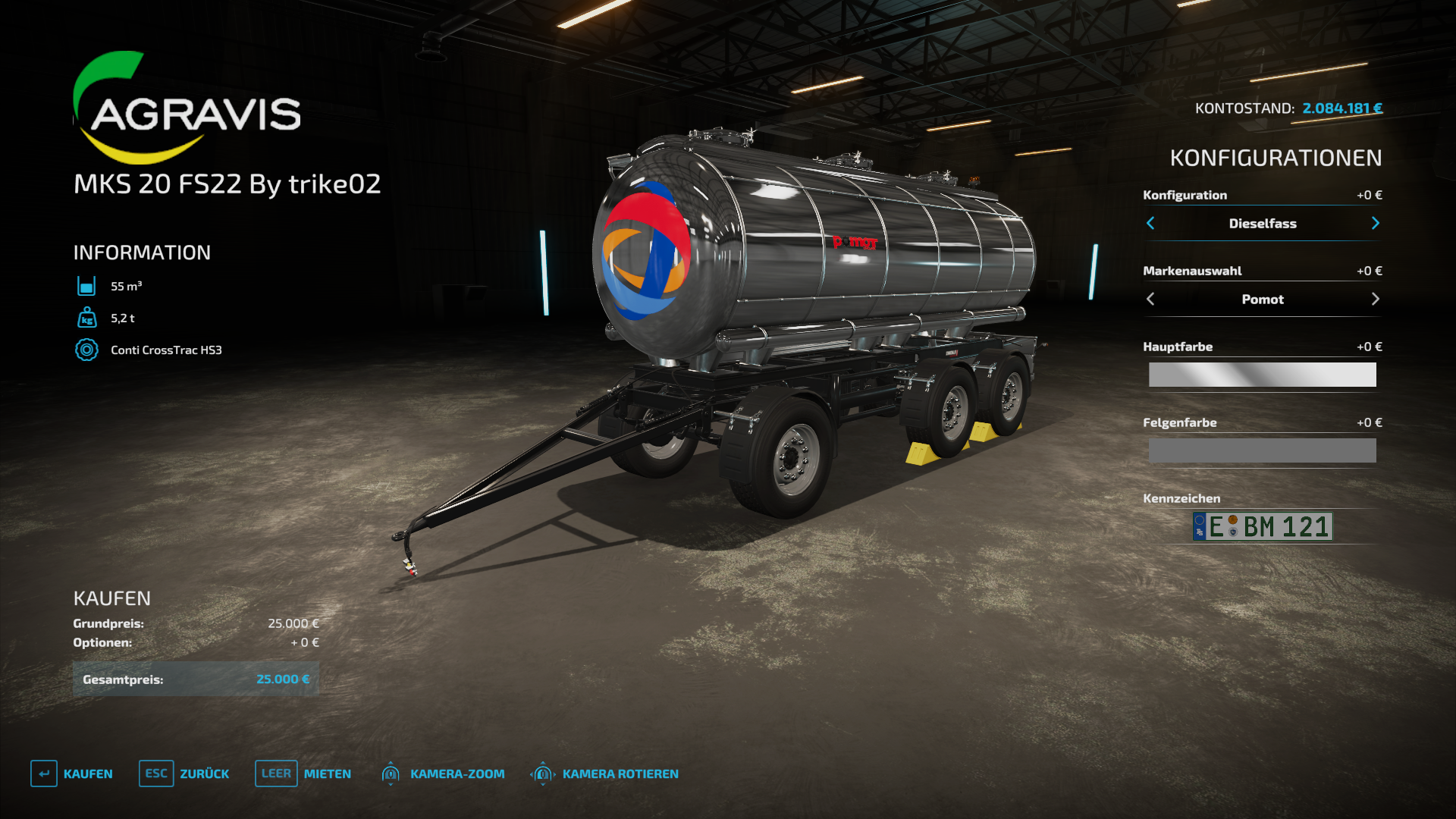This screenshot has height=819, width=1456.
Task: Select previous Konfiguration option arrow
Action: [1150, 223]
